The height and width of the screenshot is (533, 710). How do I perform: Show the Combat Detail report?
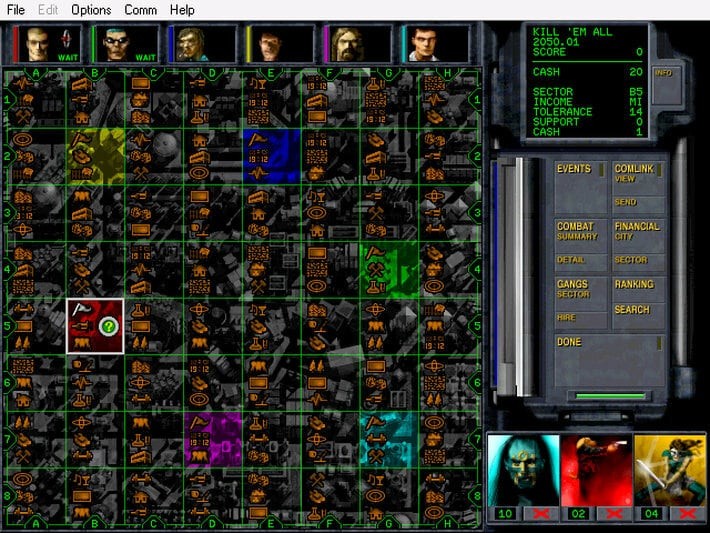tap(571, 260)
